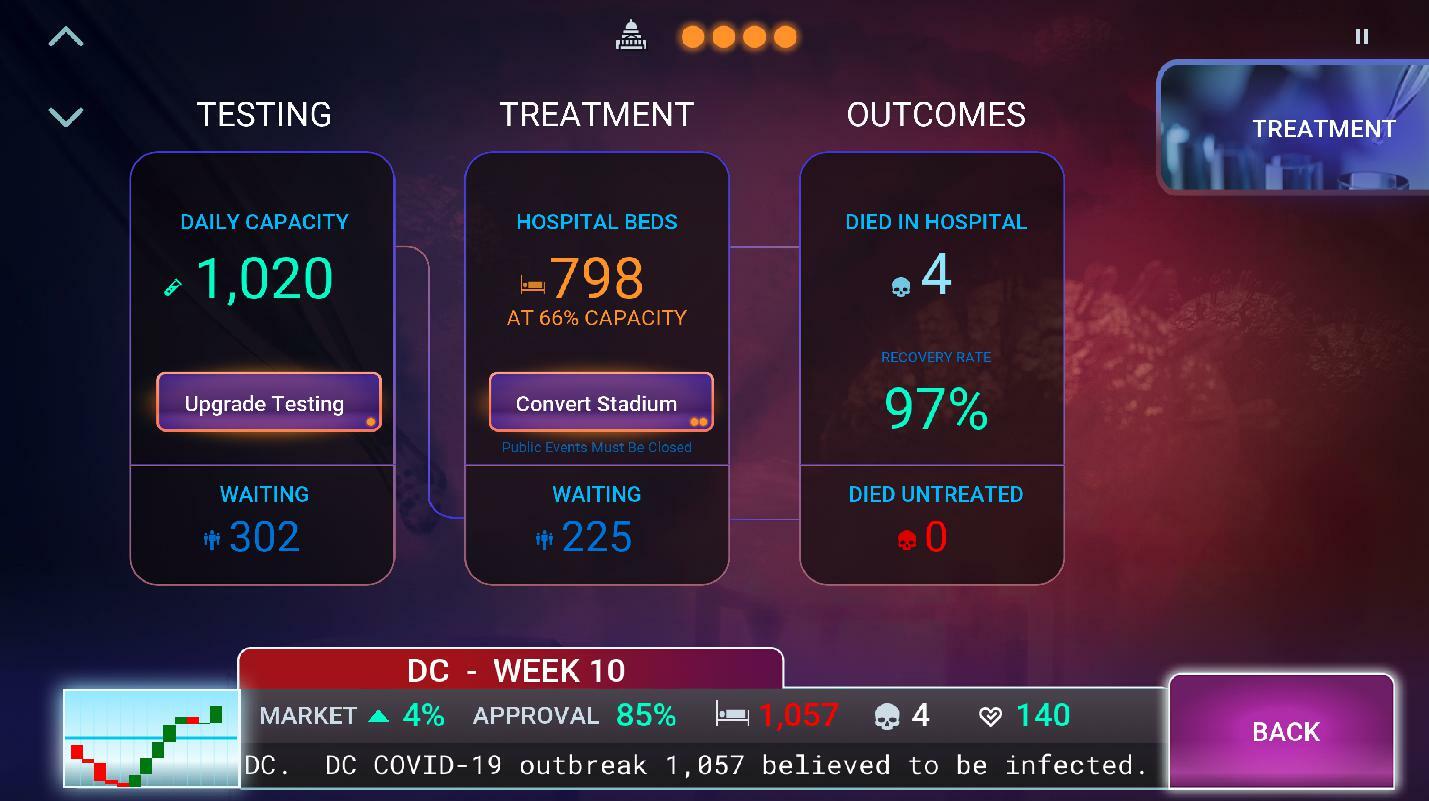Toggle the fourth orange progress dot
This screenshot has width=1429, height=801.
(x=786, y=35)
